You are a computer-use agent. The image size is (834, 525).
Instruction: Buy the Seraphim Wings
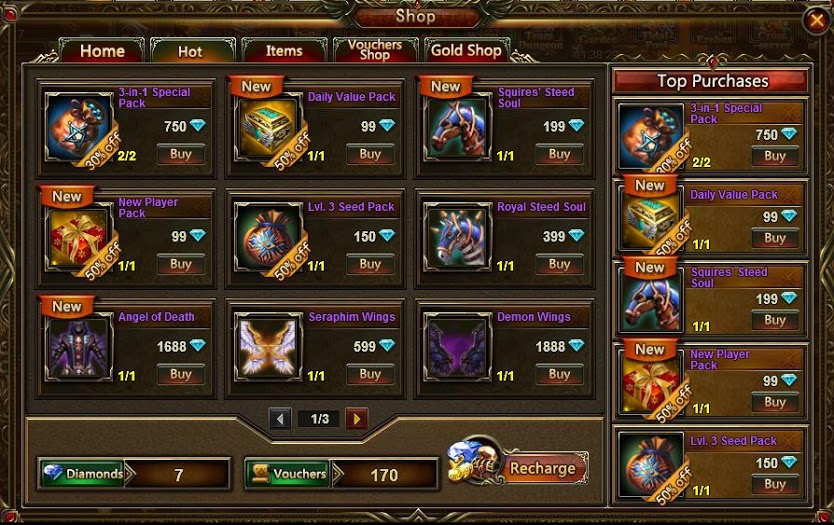(370, 375)
